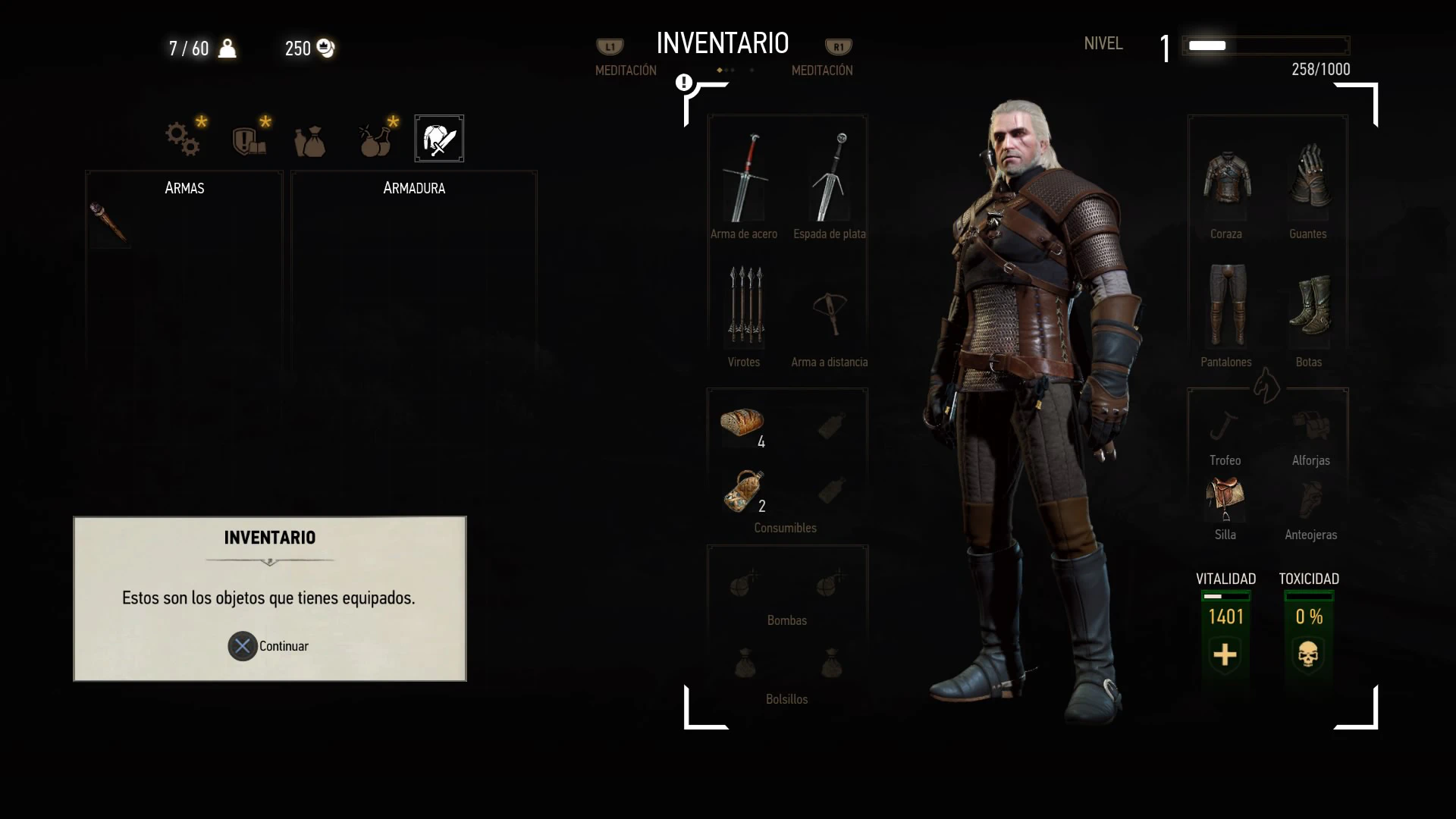Open the quest items shield tab
The height and width of the screenshot is (819, 1456).
249,140
